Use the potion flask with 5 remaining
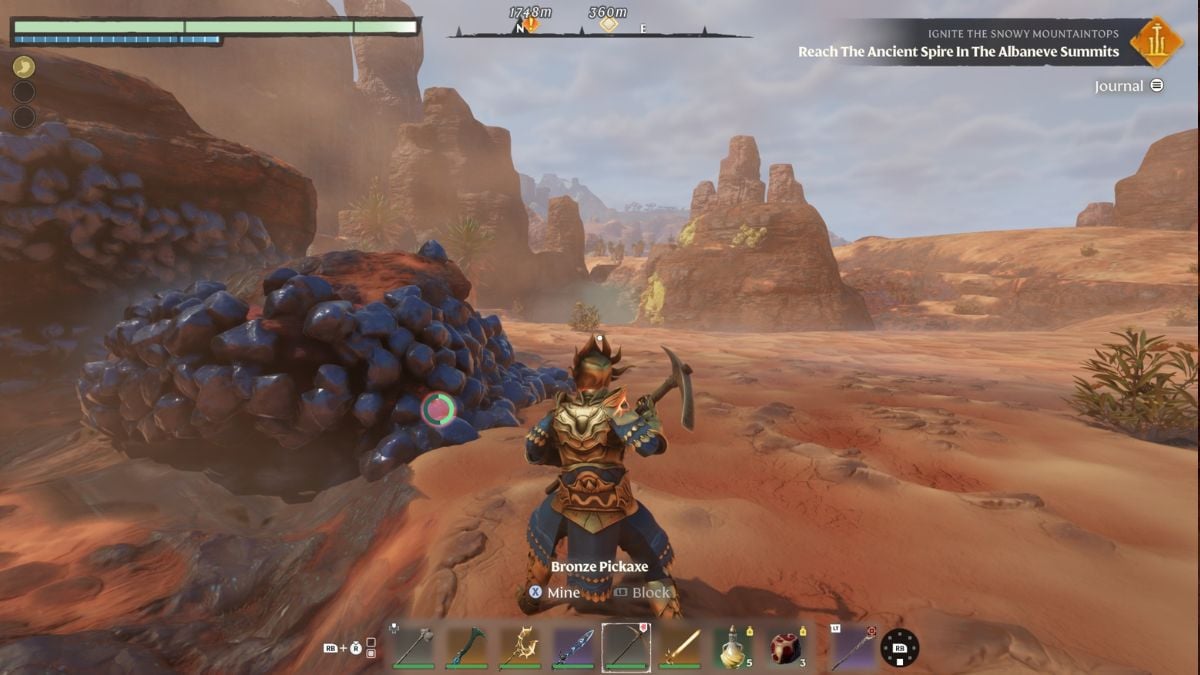The height and width of the screenshot is (675, 1200). (733, 647)
